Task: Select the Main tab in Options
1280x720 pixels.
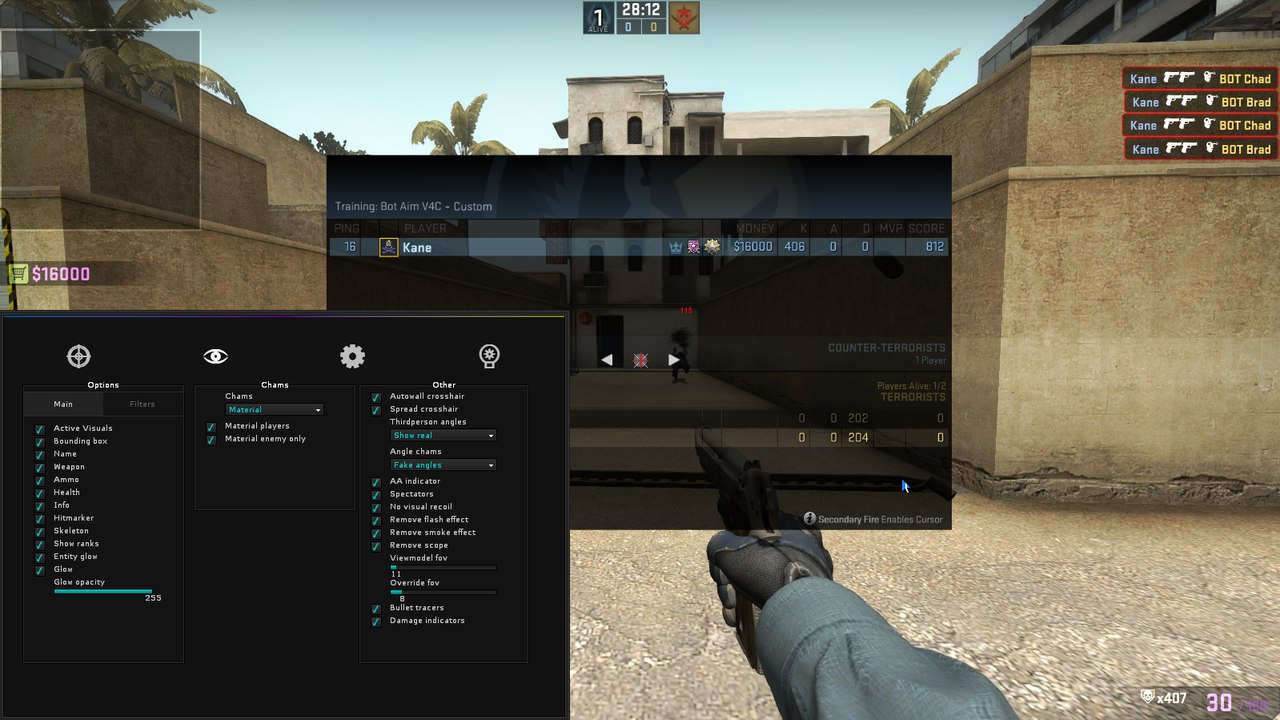Action: 62,403
